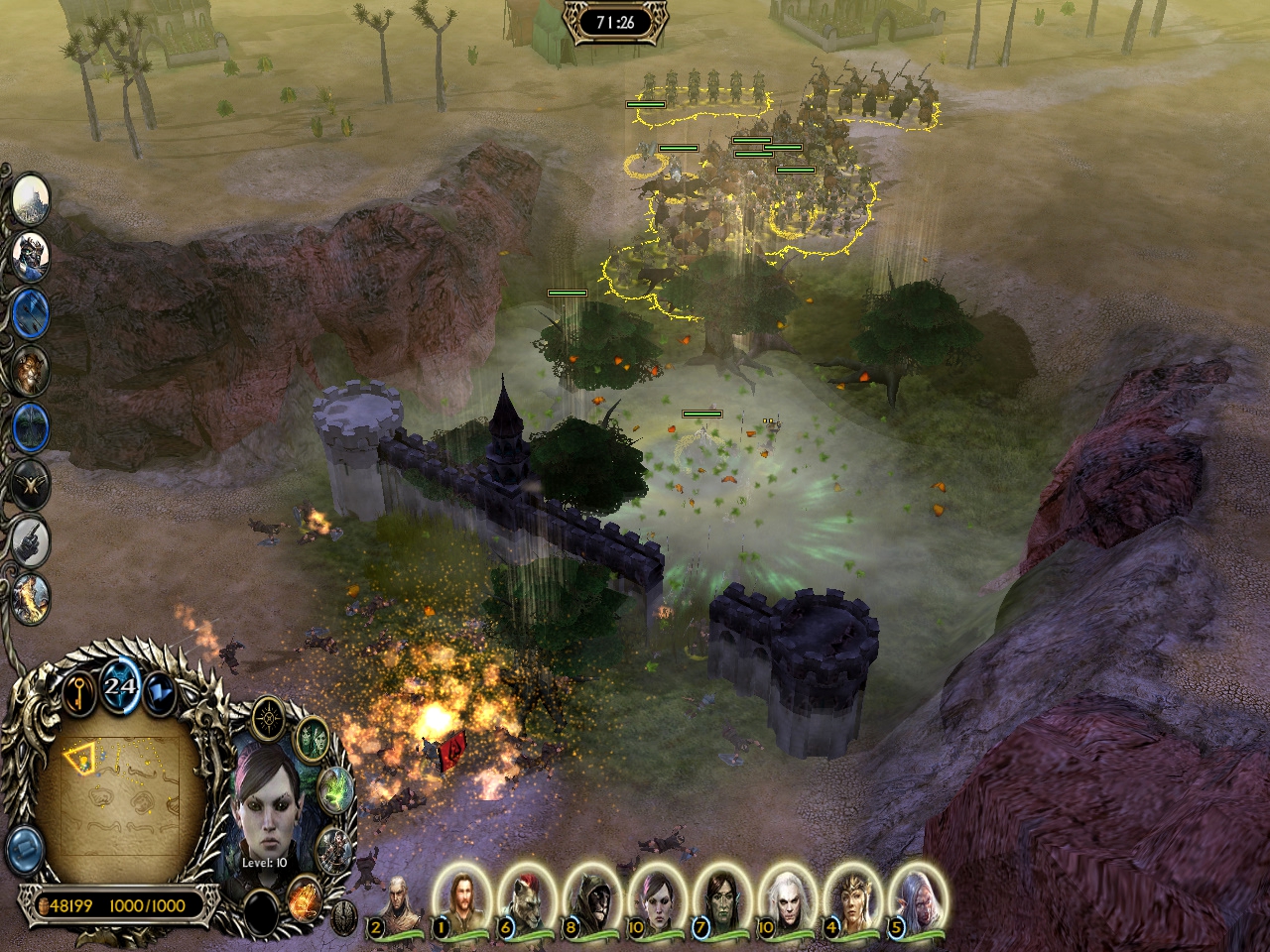Screen dimensions: 1270x952
Task: Activate the blue arrow volley power
Action: pos(31,313)
